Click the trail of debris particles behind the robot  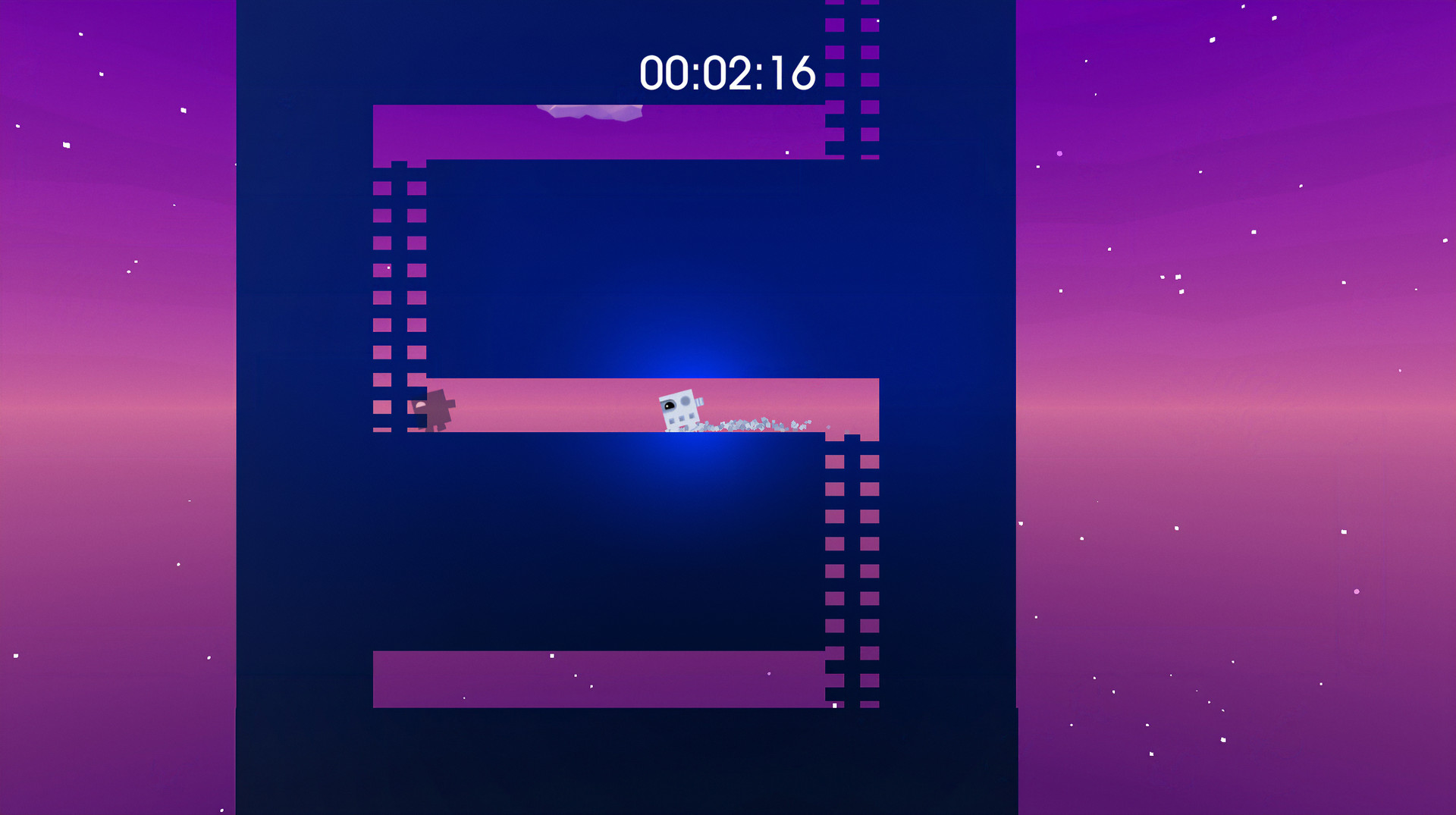tap(751, 425)
